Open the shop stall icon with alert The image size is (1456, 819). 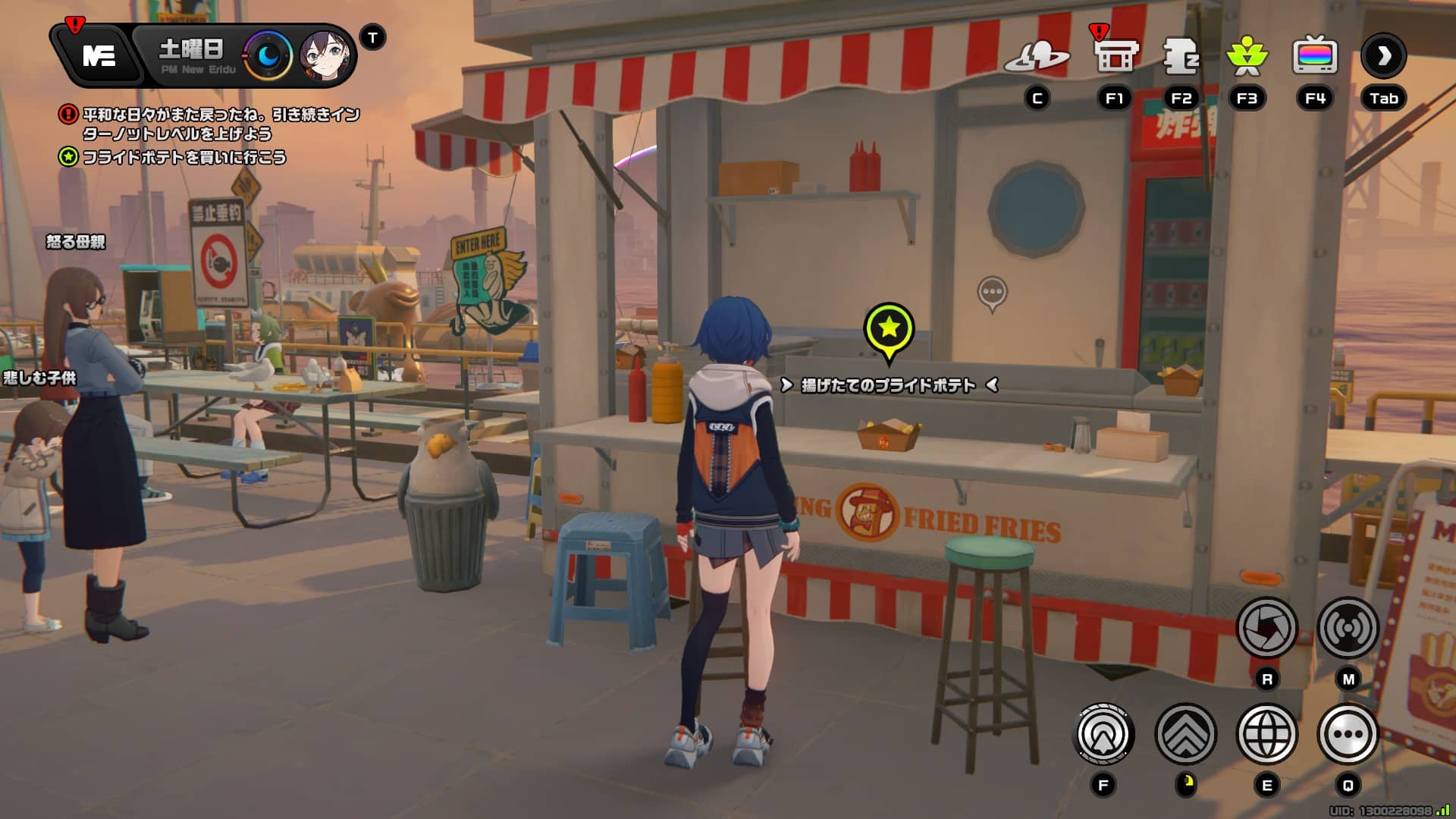click(1115, 55)
